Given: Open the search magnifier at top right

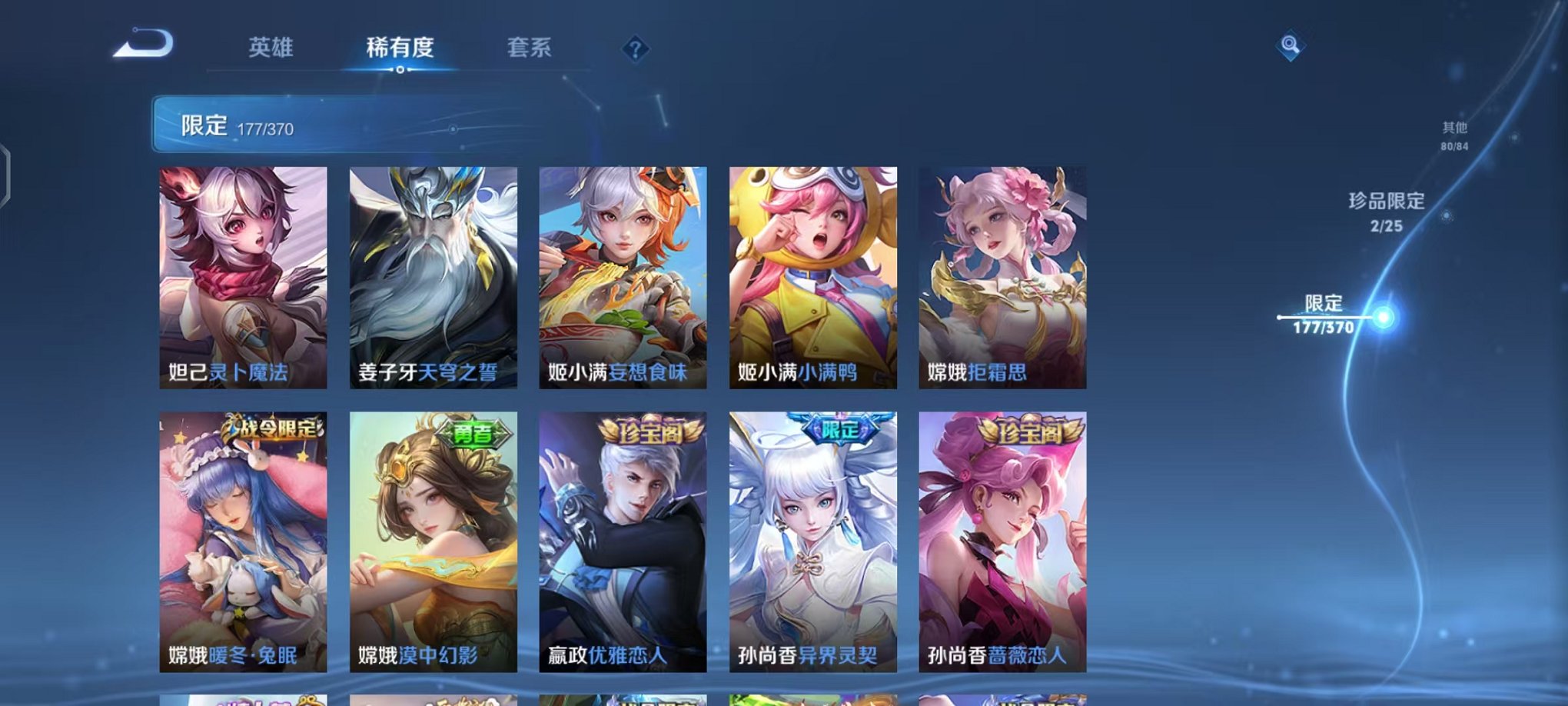Looking at the screenshot, I should point(1290,45).
